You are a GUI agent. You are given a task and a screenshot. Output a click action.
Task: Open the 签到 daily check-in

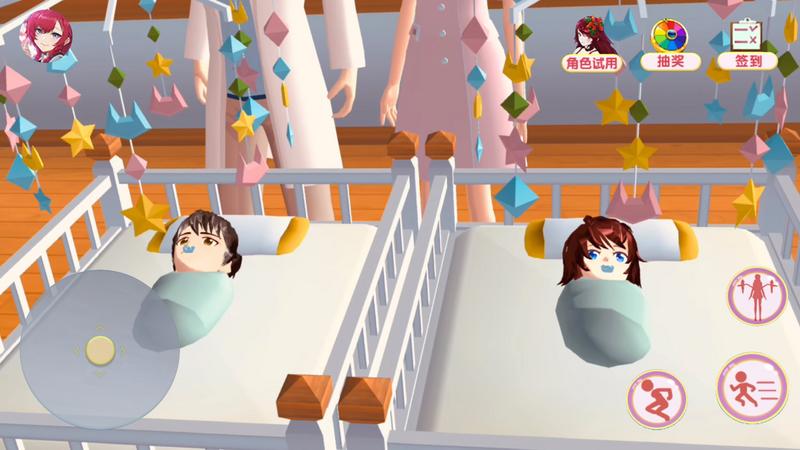click(748, 43)
